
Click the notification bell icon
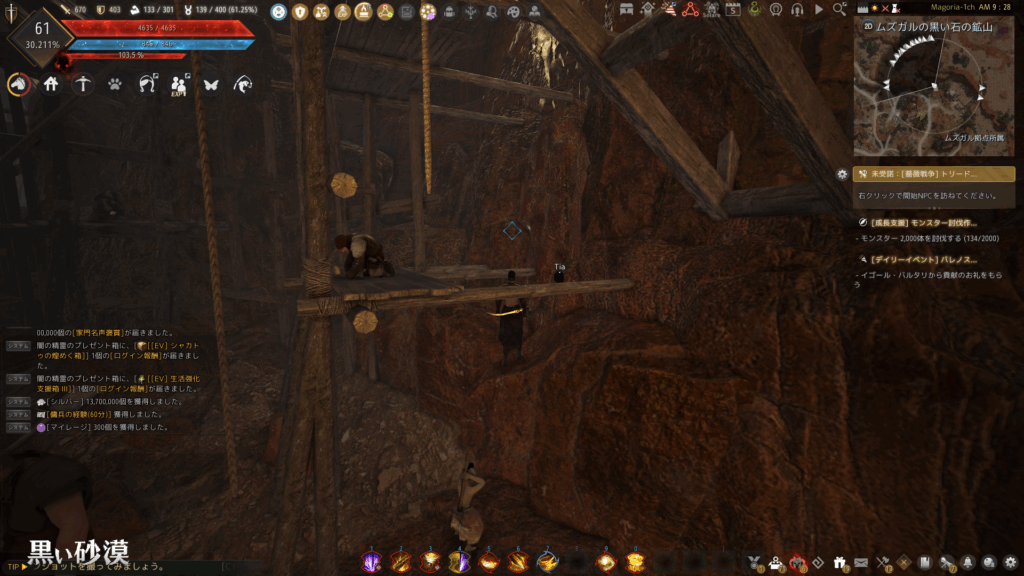point(969,562)
